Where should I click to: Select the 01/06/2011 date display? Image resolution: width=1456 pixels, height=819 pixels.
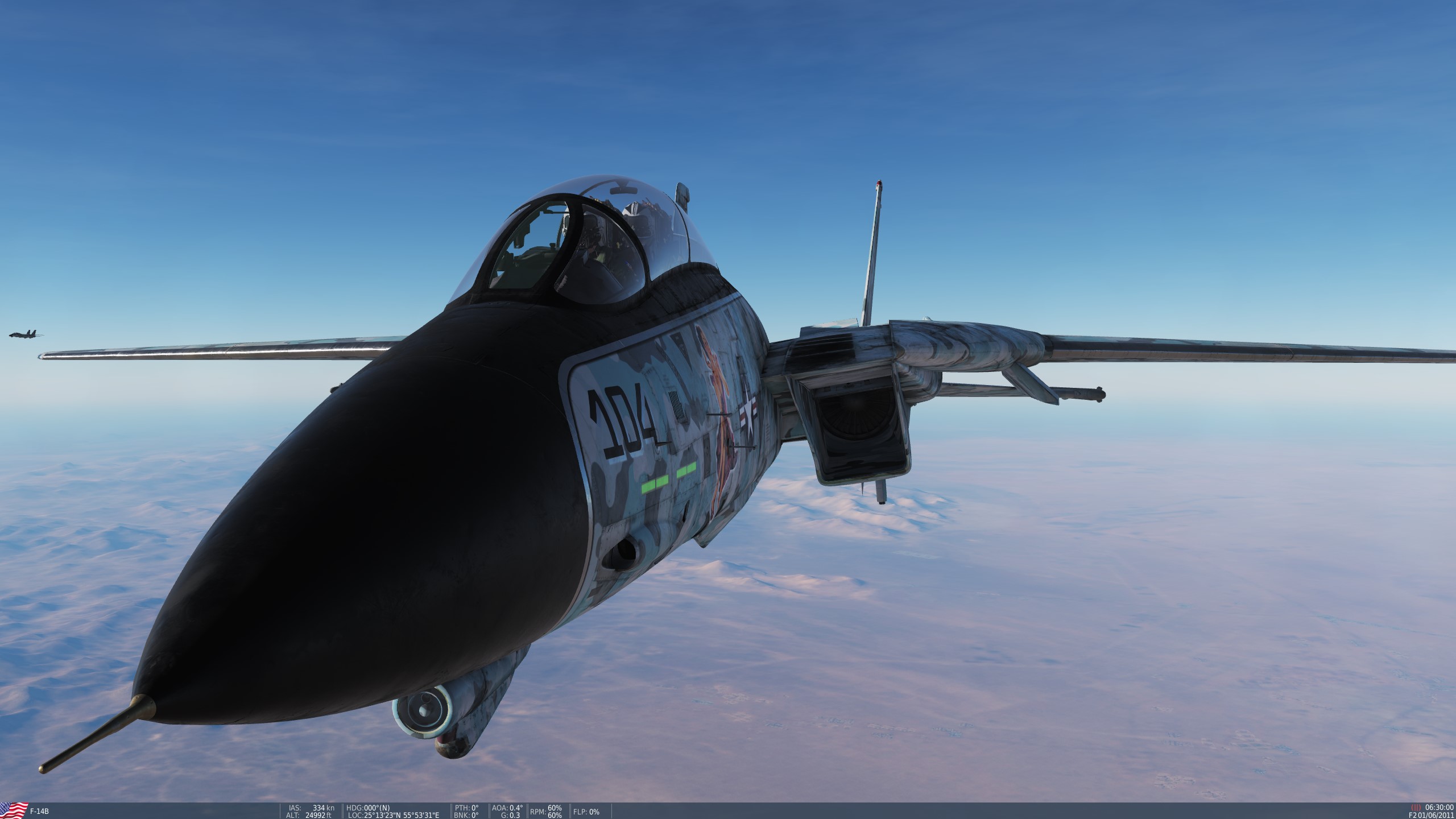pyautogui.click(x=1436, y=816)
